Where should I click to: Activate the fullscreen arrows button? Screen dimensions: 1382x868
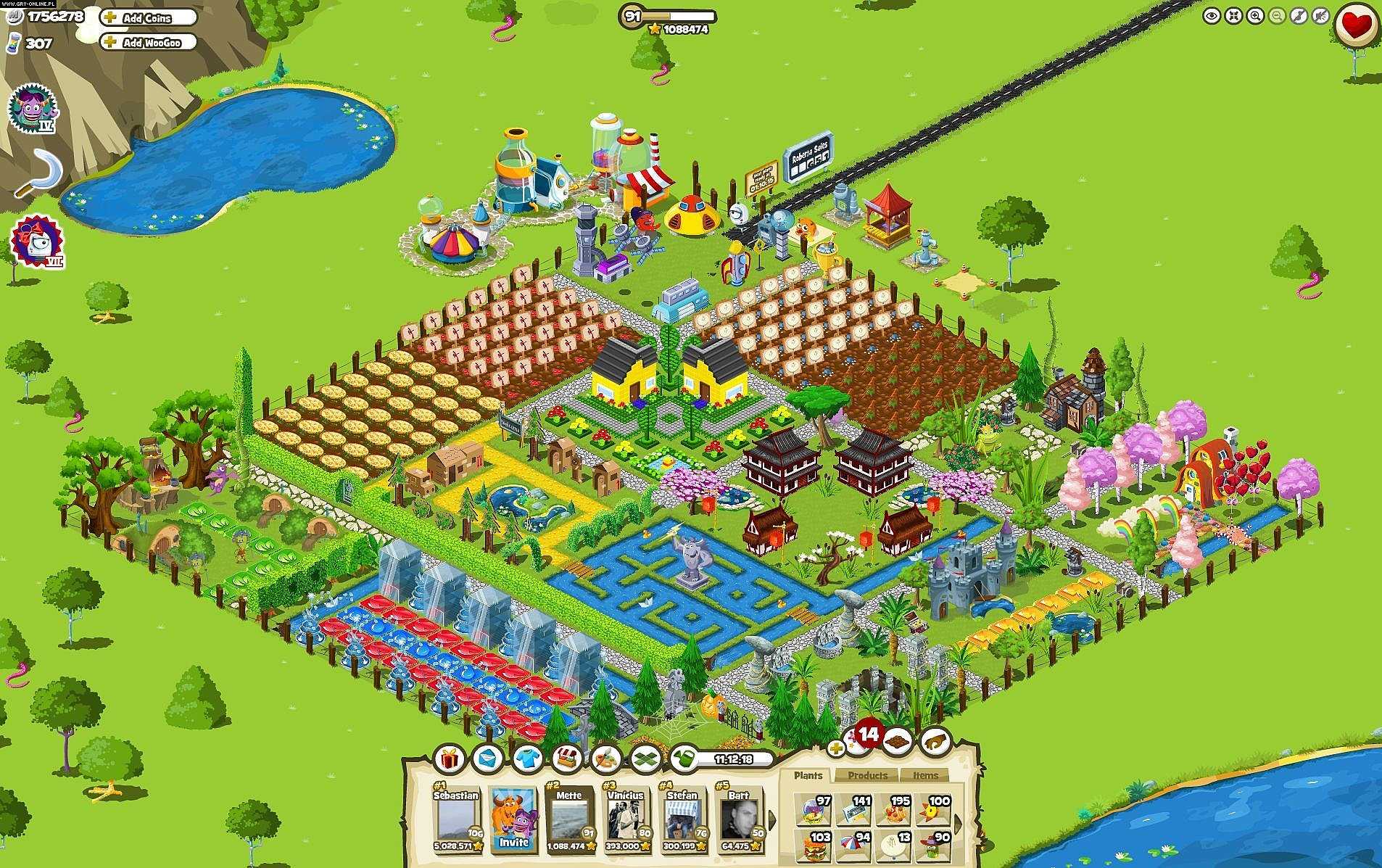1233,16
